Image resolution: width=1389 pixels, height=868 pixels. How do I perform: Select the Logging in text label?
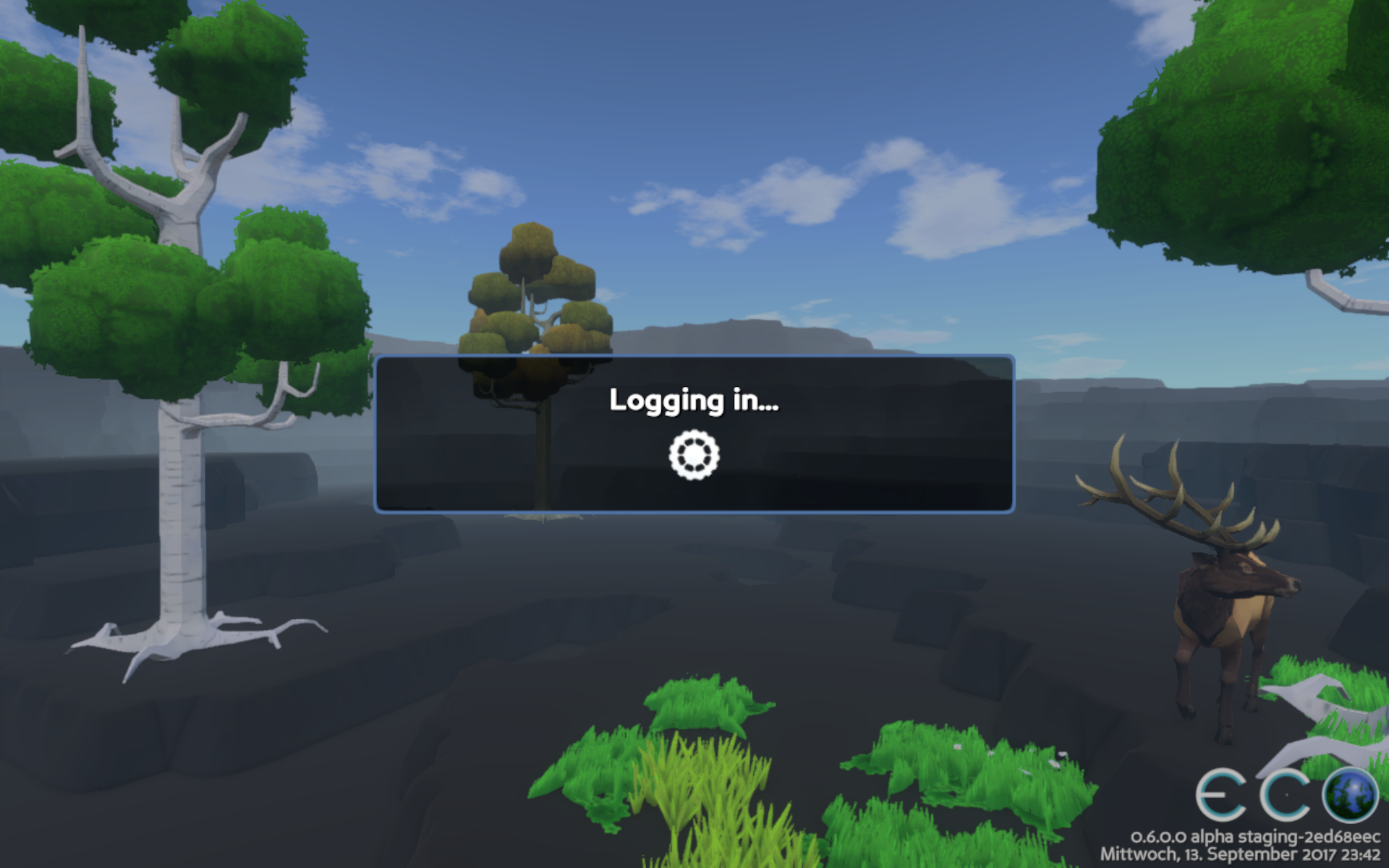click(x=694, y=403)
